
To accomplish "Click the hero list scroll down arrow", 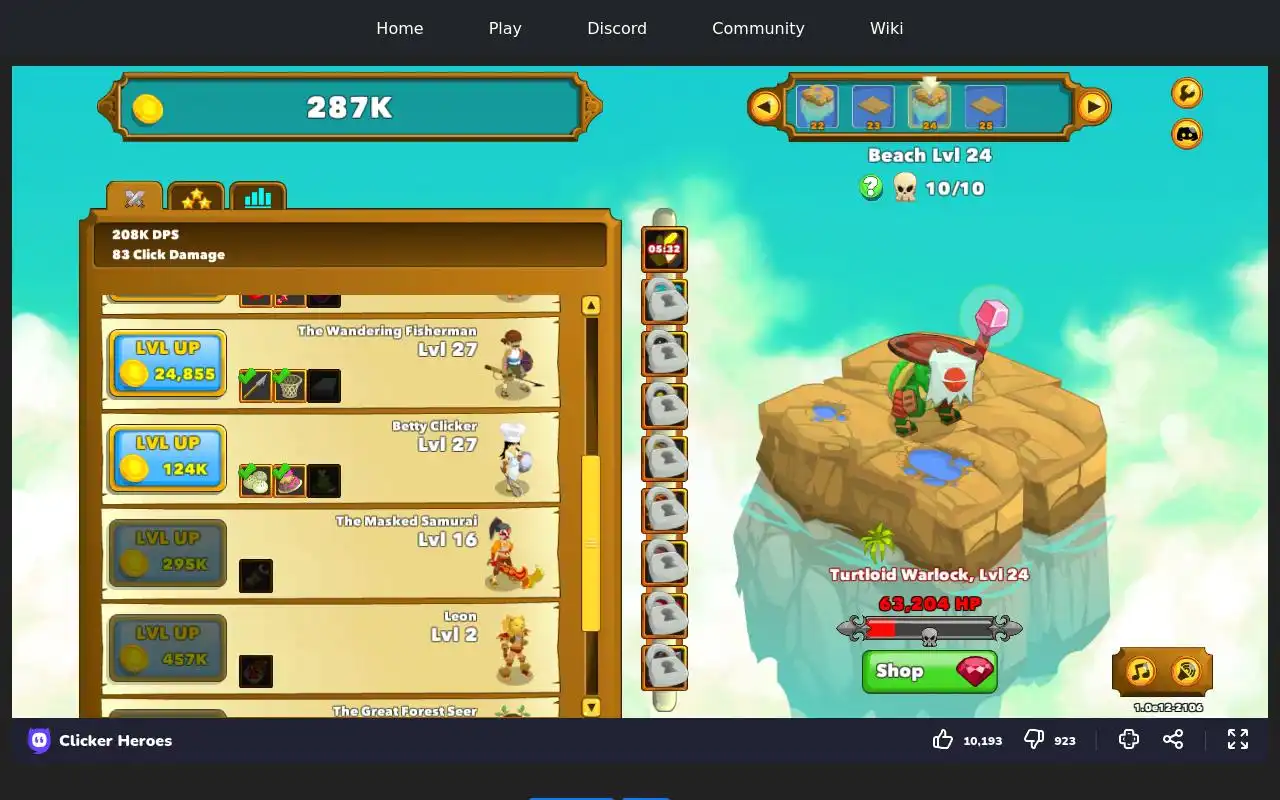I will 591,707.
